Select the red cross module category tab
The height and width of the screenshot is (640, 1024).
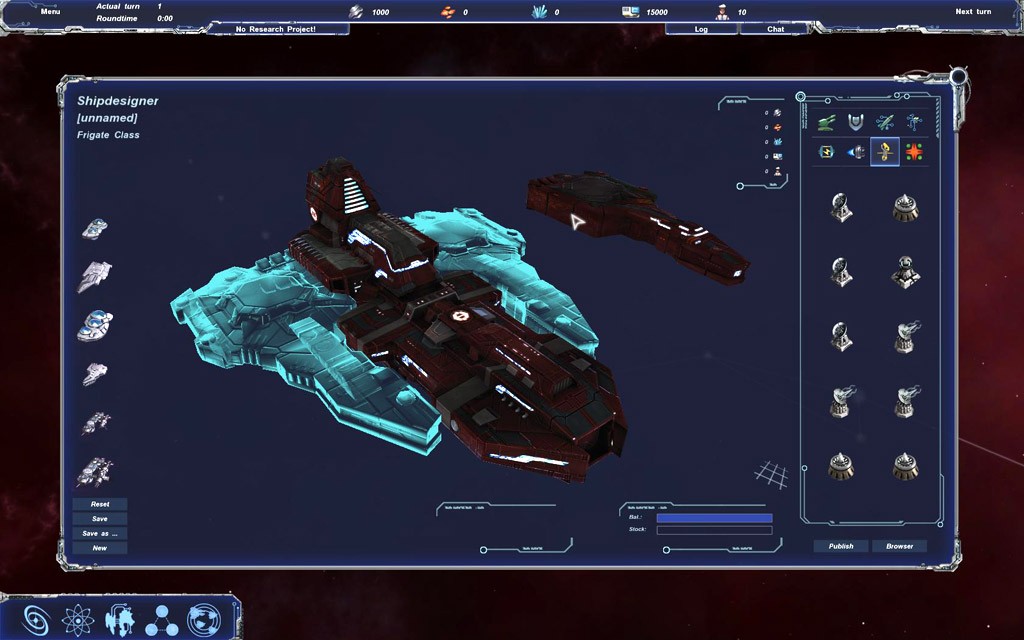click(914, 152)
